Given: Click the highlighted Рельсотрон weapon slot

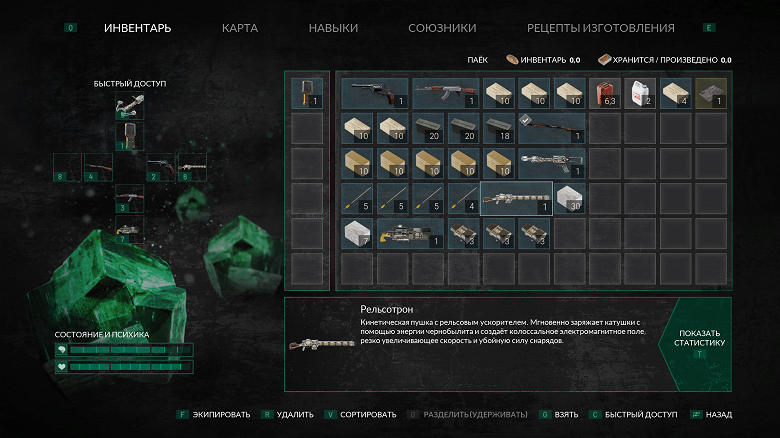Looking at the screenshot, I should click(516, 198).
